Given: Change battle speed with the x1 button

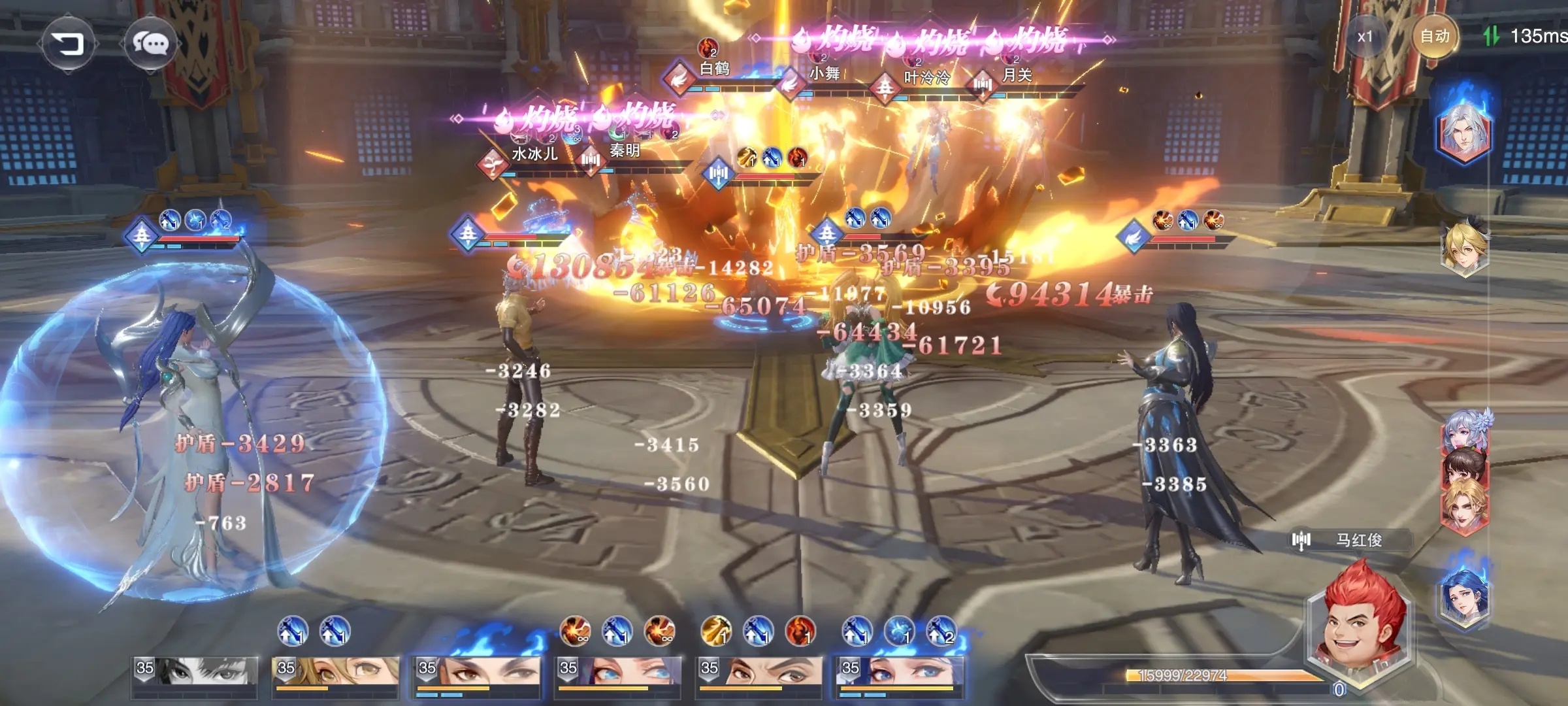Looking at the screenshot, I should coord(1365,37).
